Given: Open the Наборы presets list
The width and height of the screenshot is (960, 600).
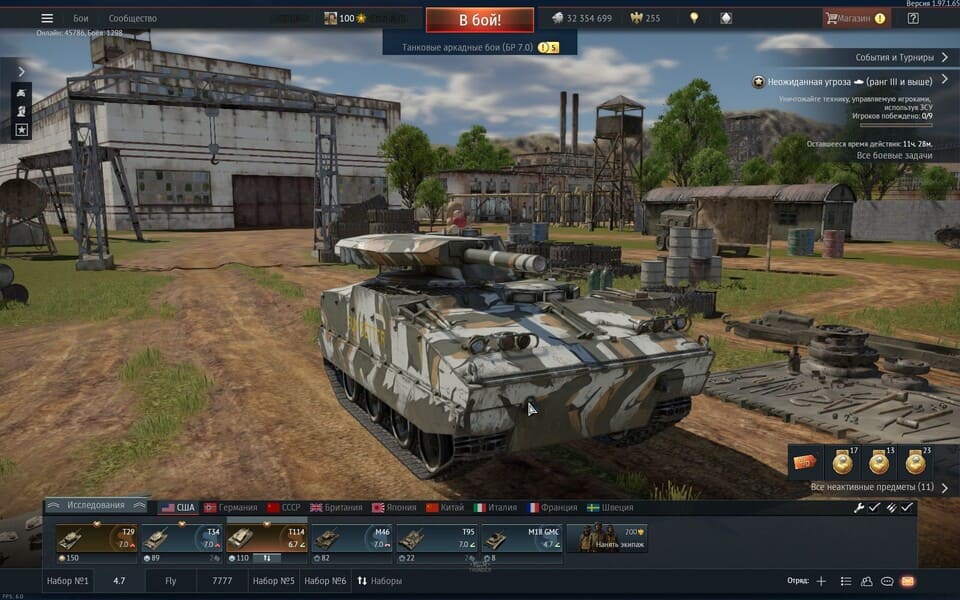Looking at the screenshot, I should [380, 581].
